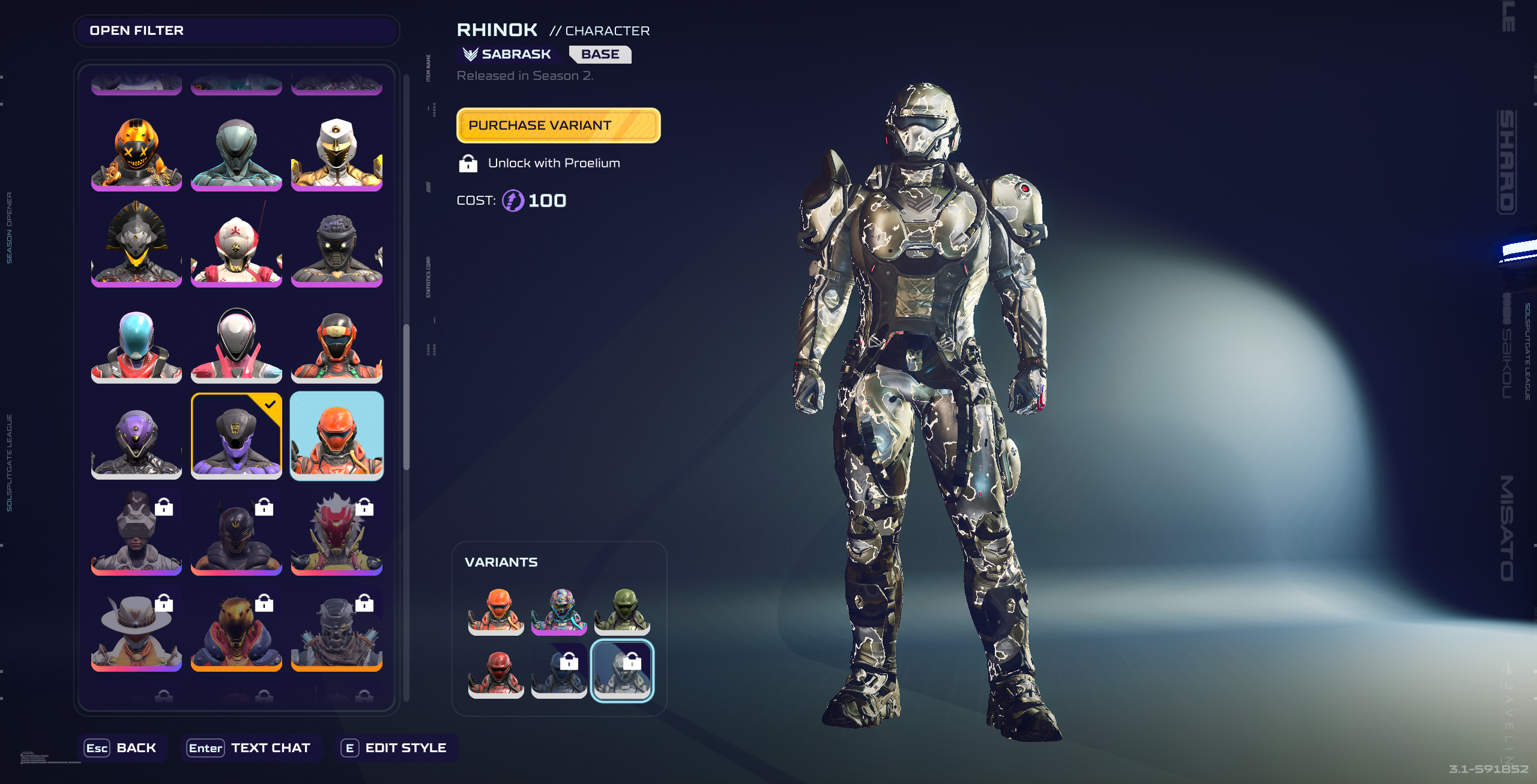The width and height of the screenshot is (1537, 784).
Task: Open the filter panel
Action: click(236, 31)
